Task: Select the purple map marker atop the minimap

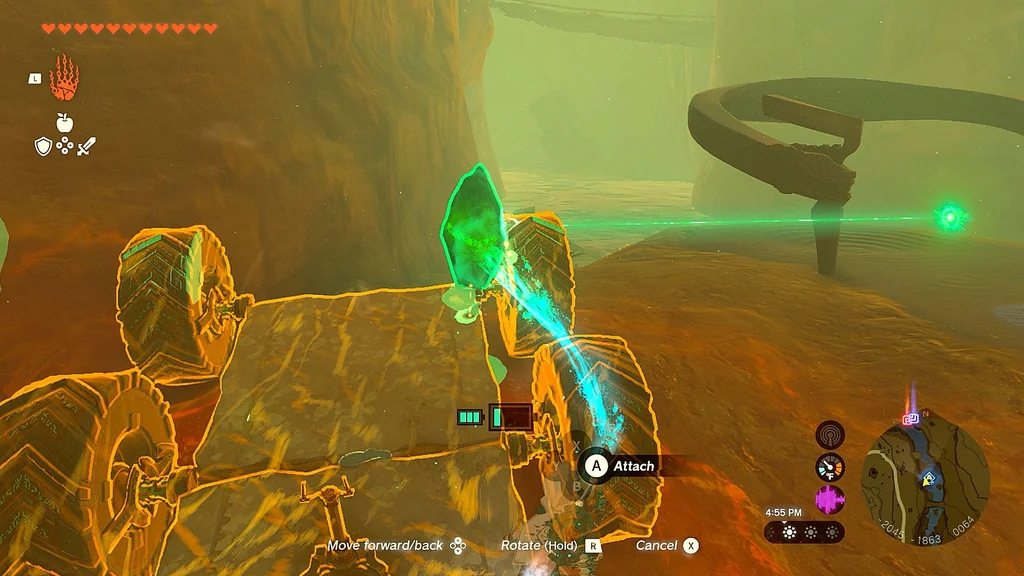Action: click(911, 420)
